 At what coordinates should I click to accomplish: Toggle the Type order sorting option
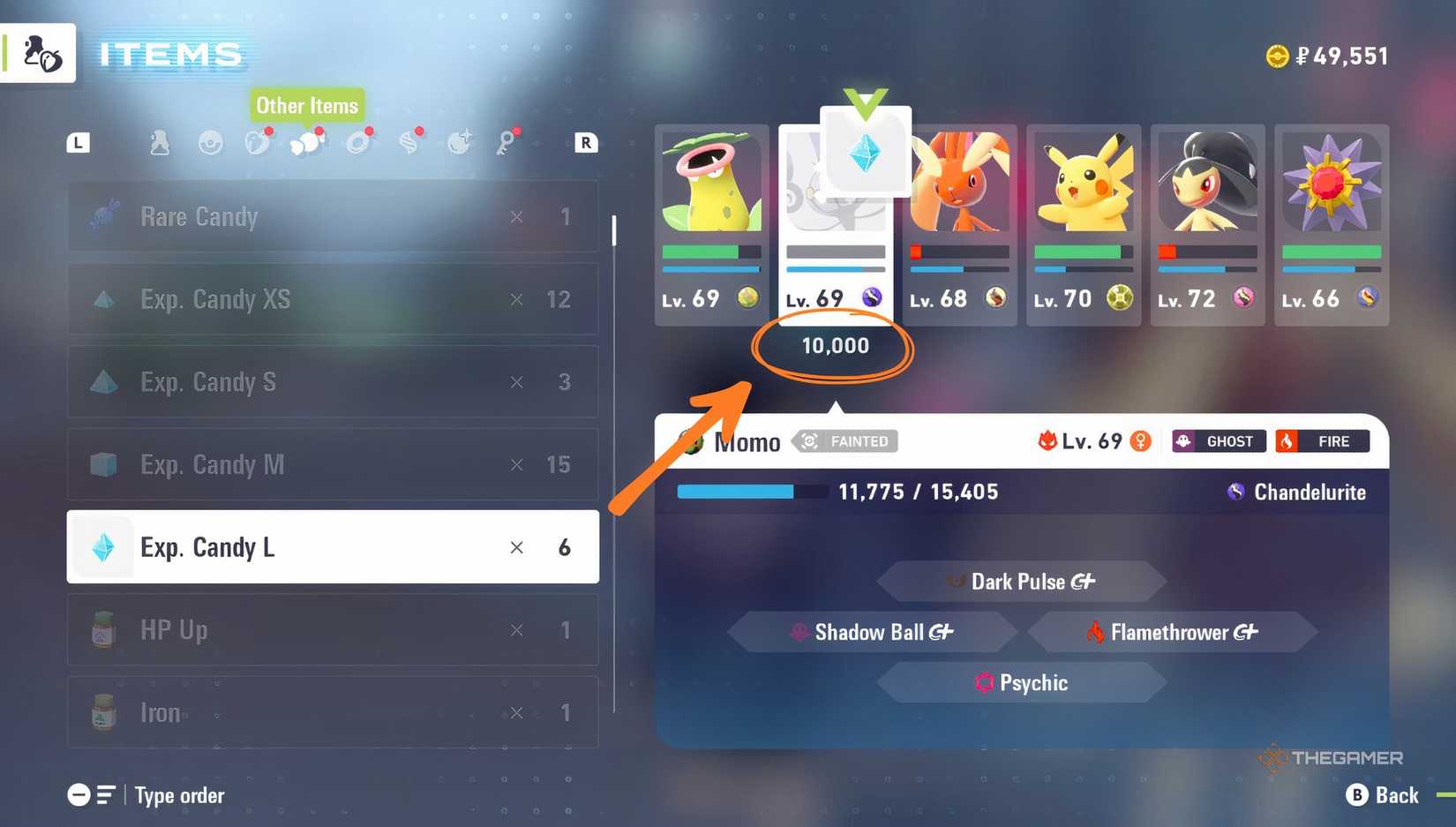coord(179,795)
